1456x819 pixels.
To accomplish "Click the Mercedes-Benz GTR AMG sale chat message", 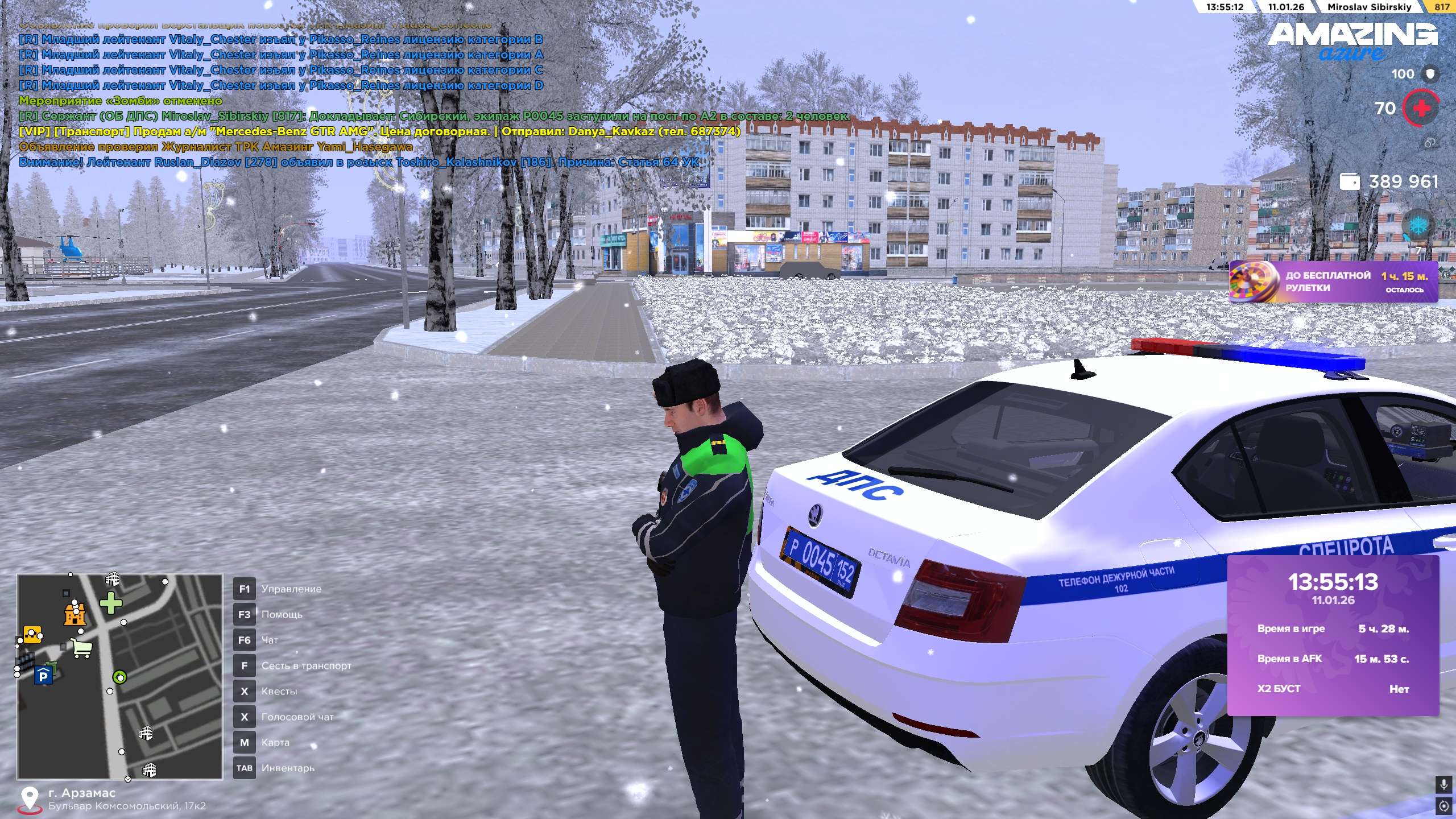I will pyautogui.click(x=379, y=131).
